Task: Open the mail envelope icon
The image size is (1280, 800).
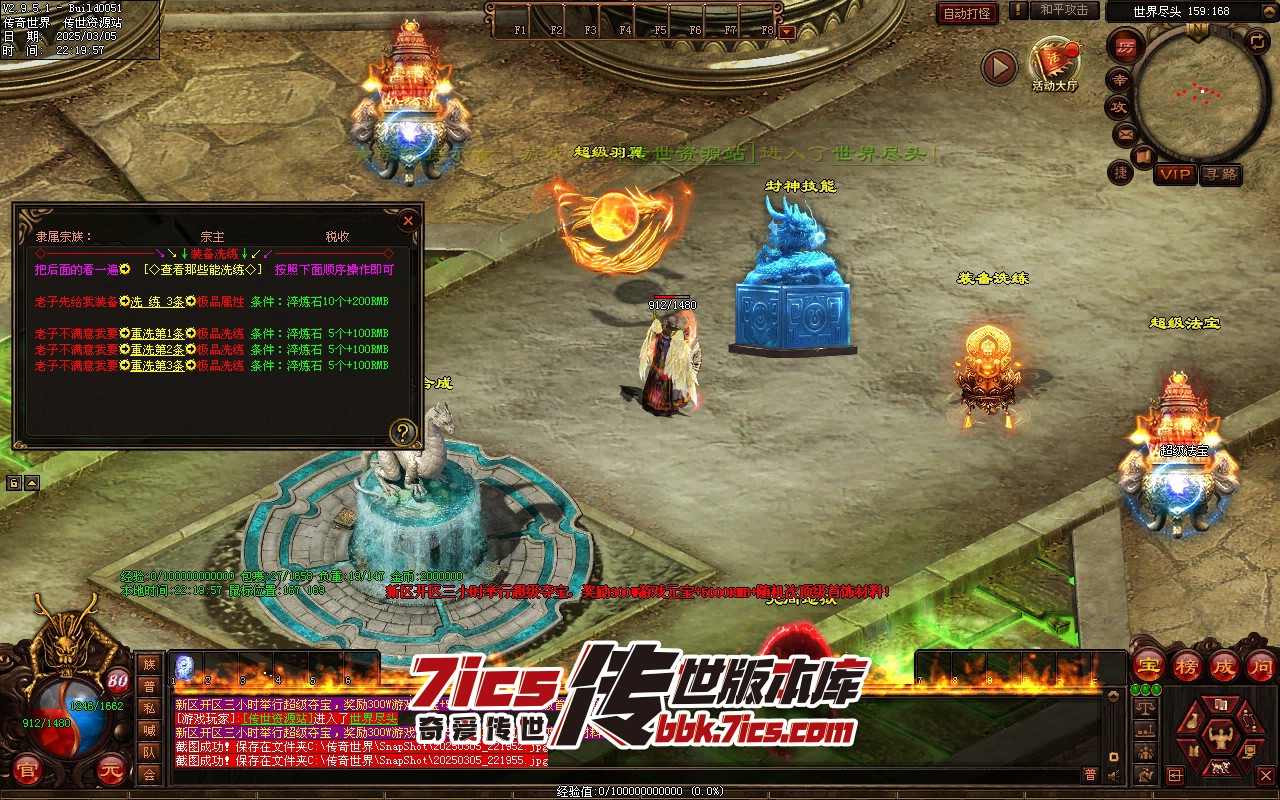Action: [x=1125, y=133]
